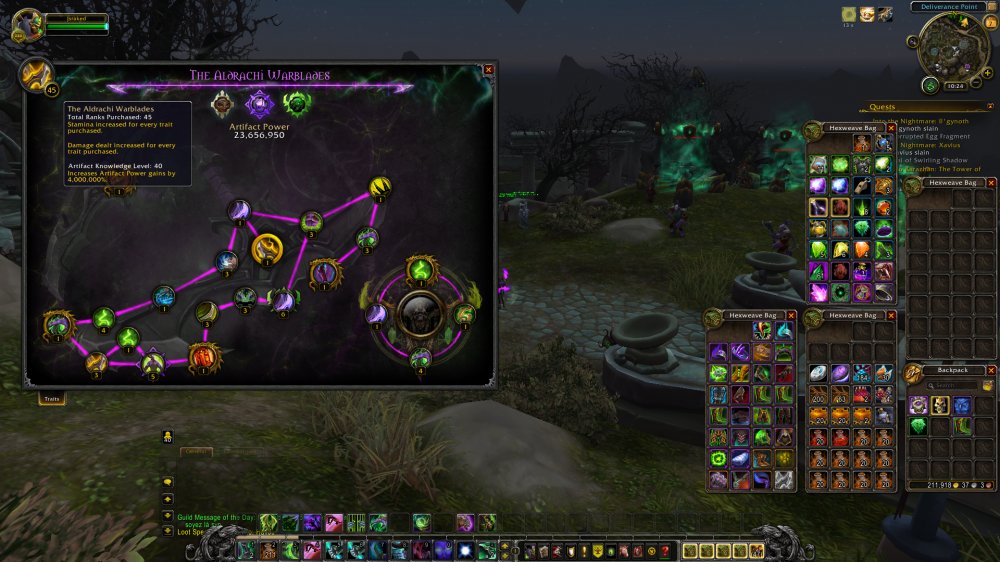Open the minimap at Deliverance Point
This screenshot has height=562, width=1000.
947,46
